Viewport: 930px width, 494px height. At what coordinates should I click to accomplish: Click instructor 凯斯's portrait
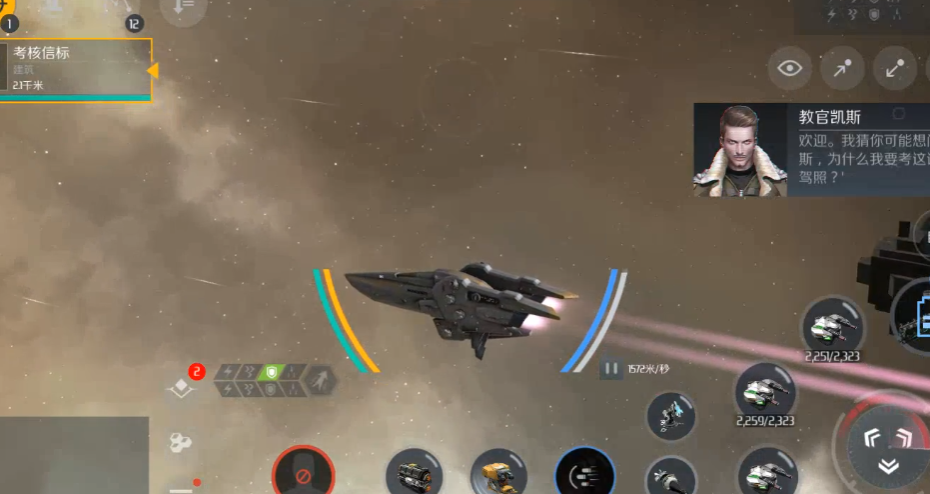pos(740,150)
